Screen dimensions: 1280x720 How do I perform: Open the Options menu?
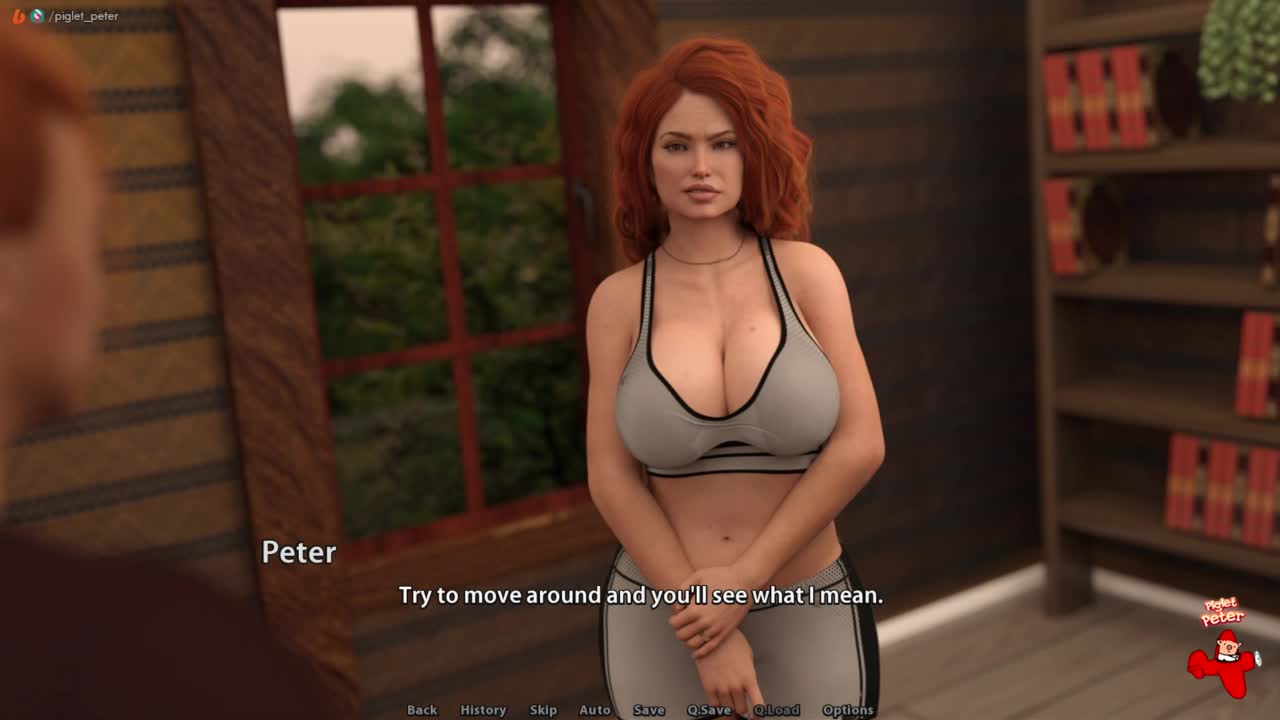pos(848,710)
